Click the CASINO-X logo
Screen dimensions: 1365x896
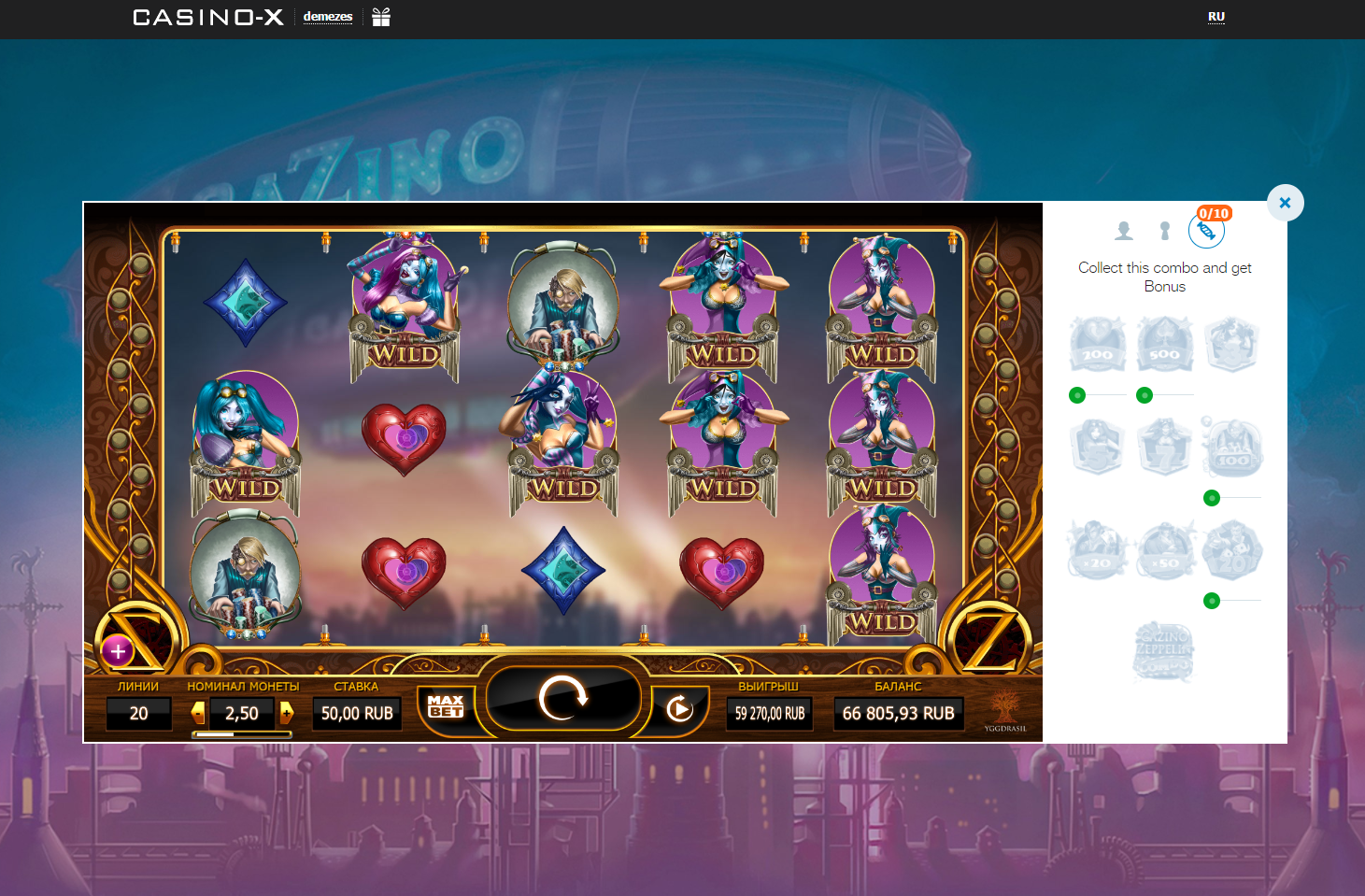[x=207, y=16]
